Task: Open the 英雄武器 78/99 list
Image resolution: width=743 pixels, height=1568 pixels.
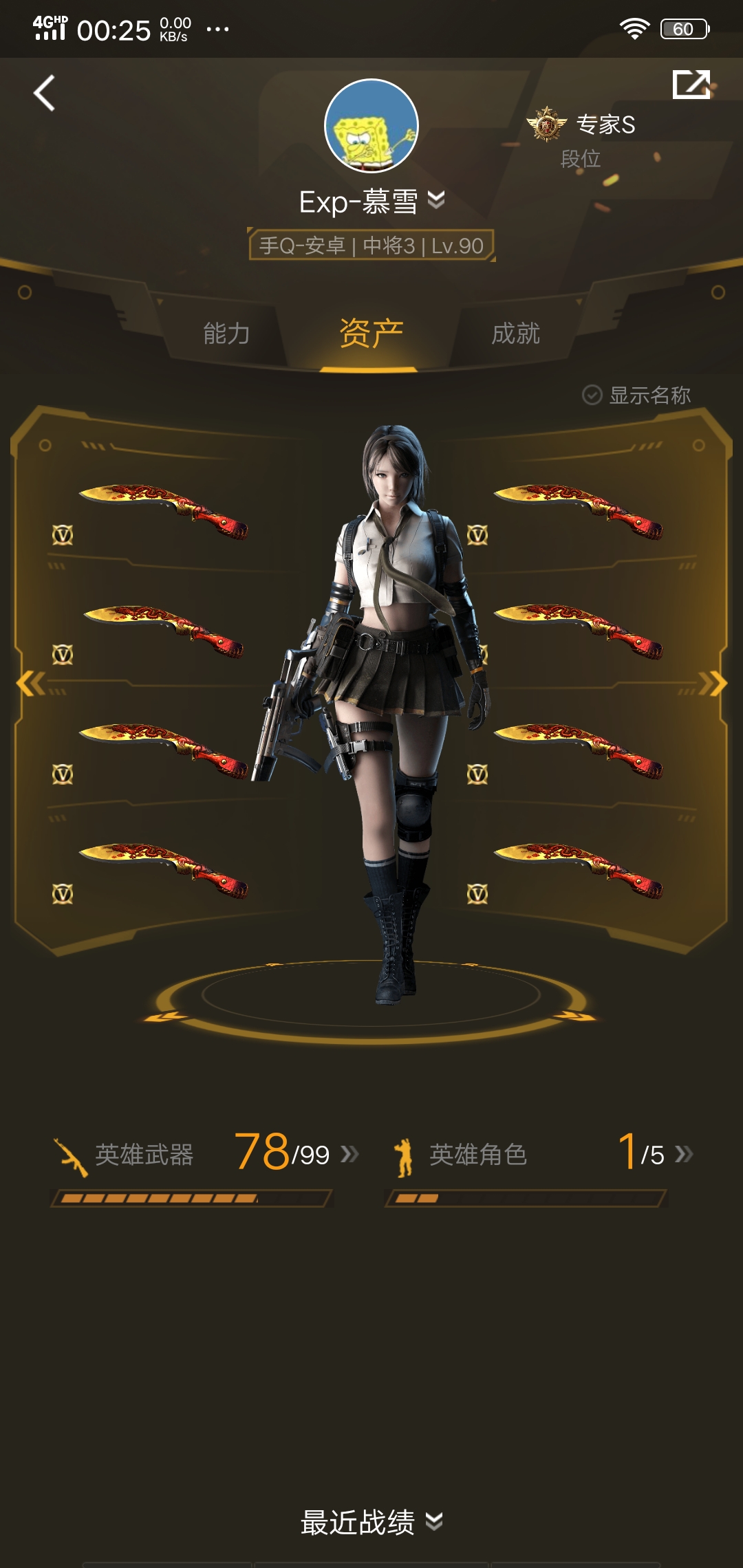Action: [x=206, y=1154]
